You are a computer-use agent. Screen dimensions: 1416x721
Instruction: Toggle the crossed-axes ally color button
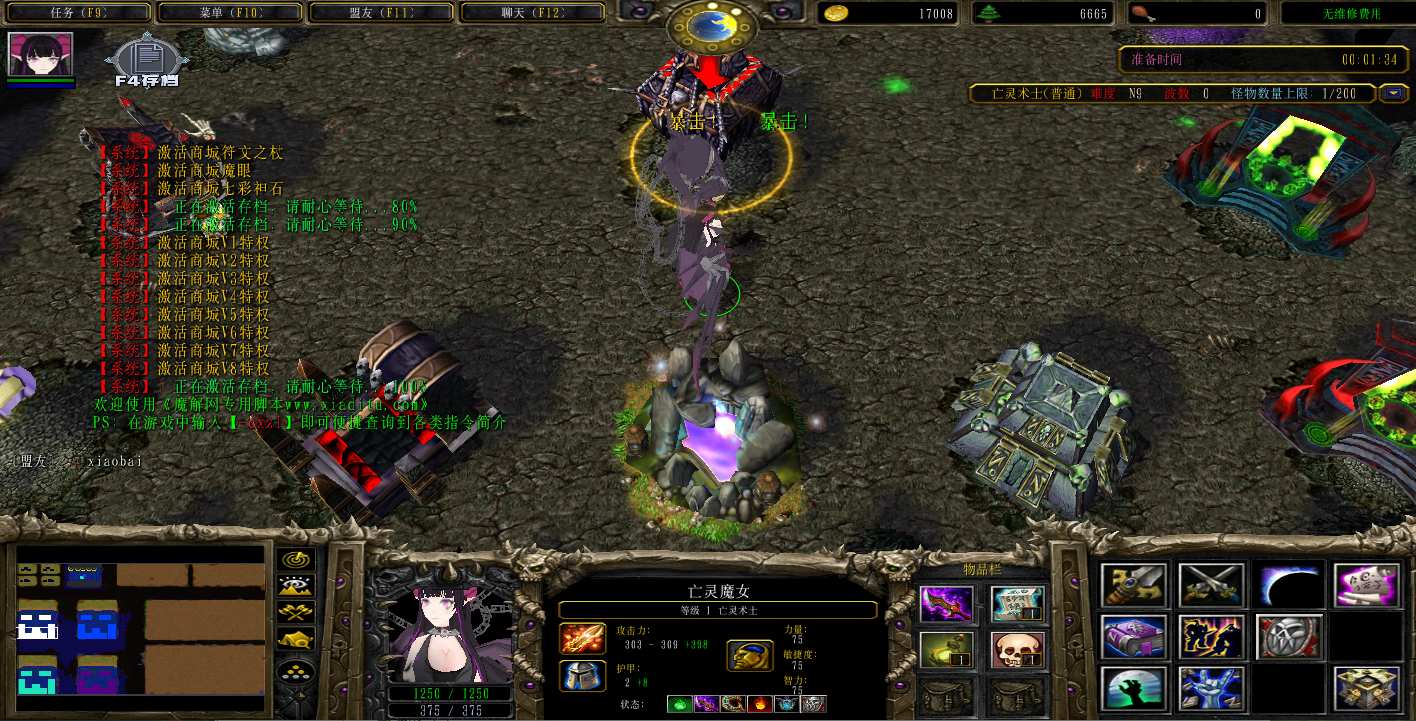click(x=295, y=612)
